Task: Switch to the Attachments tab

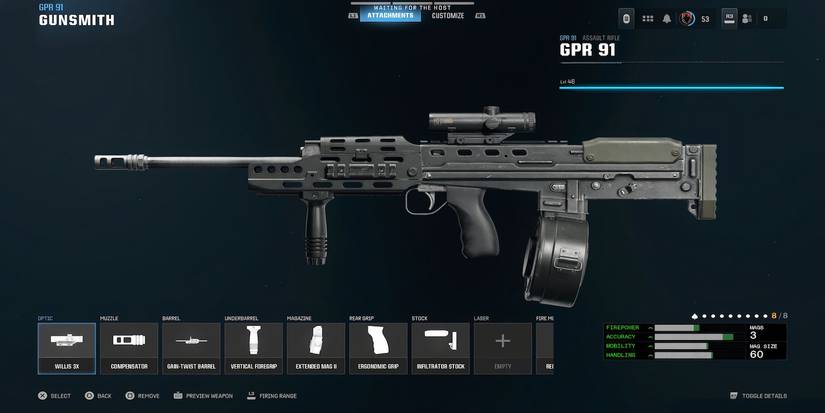Action: click(x=390, y=16)
